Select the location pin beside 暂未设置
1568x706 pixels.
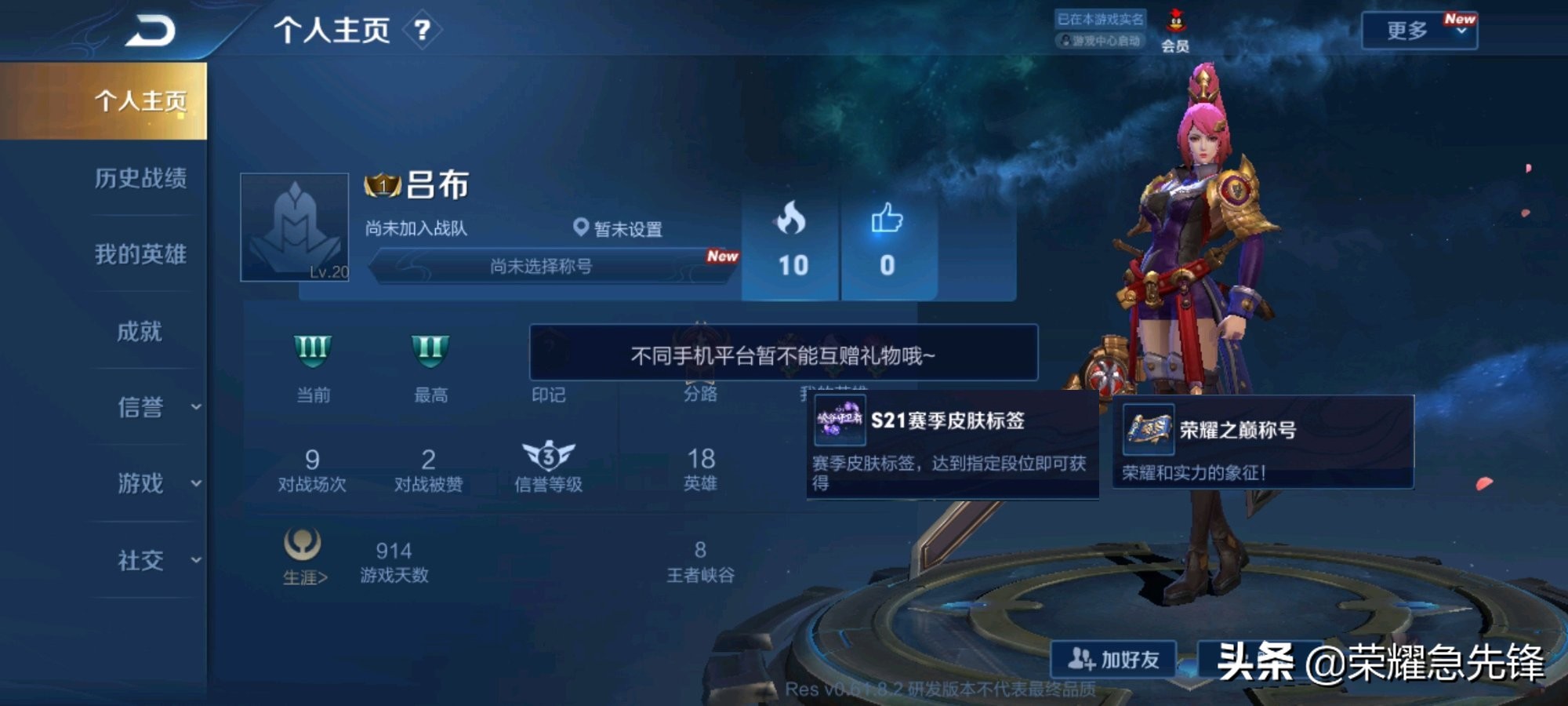(x=579, y=227)
